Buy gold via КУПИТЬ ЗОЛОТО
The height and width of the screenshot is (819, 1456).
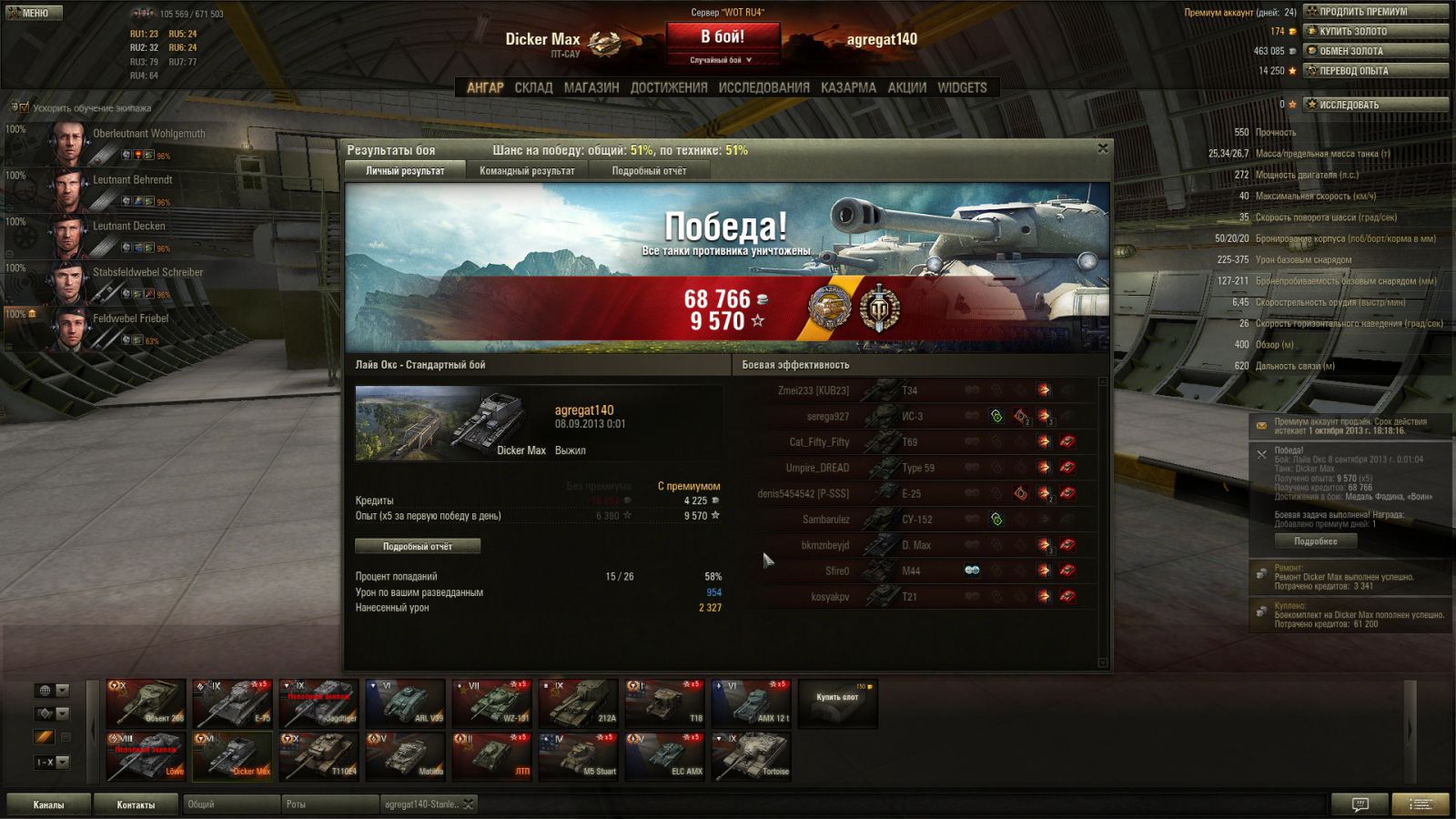[1375, 31]
